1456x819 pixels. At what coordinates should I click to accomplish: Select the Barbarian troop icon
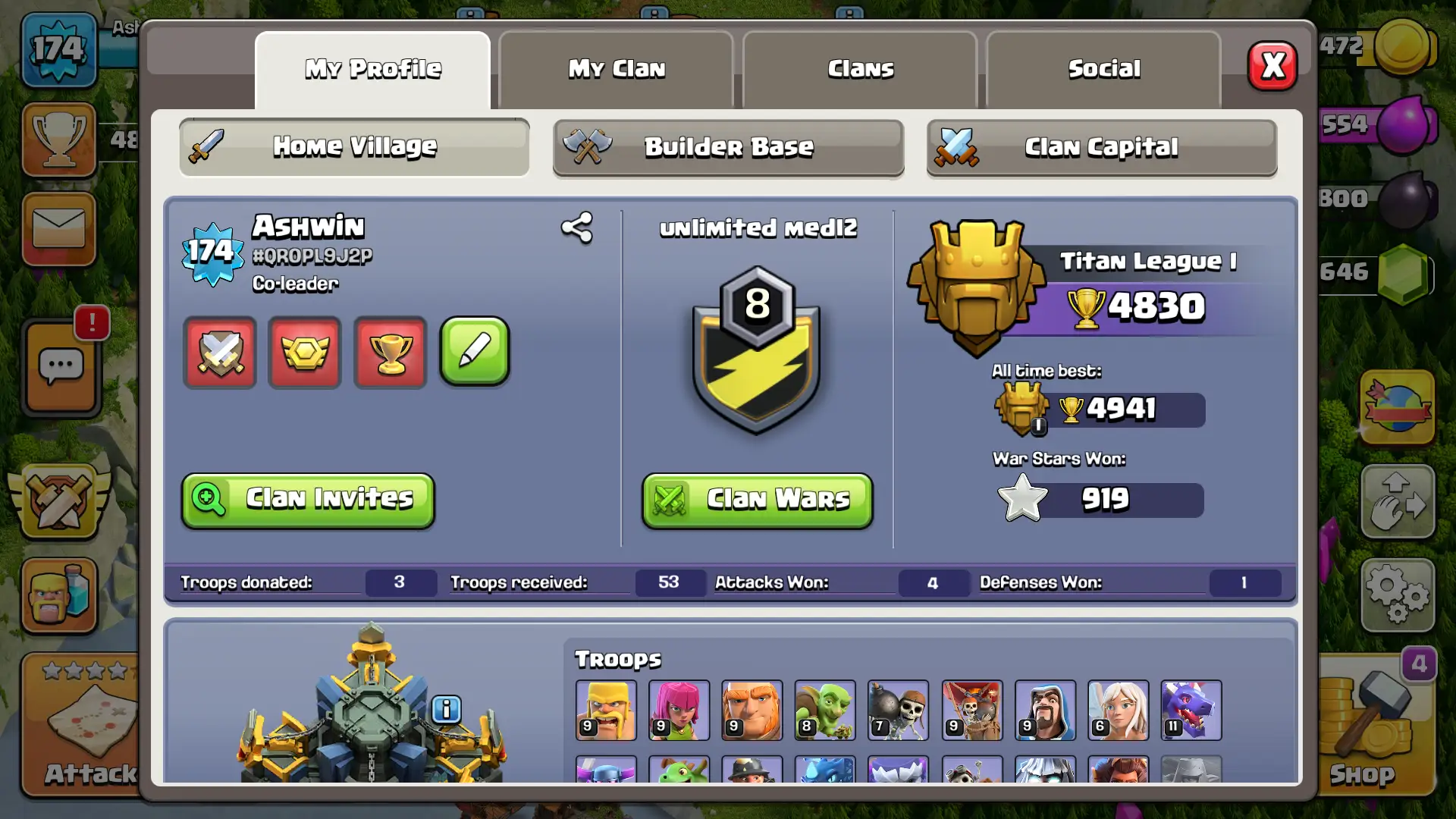pyautogui.click(x=605, y=710)
